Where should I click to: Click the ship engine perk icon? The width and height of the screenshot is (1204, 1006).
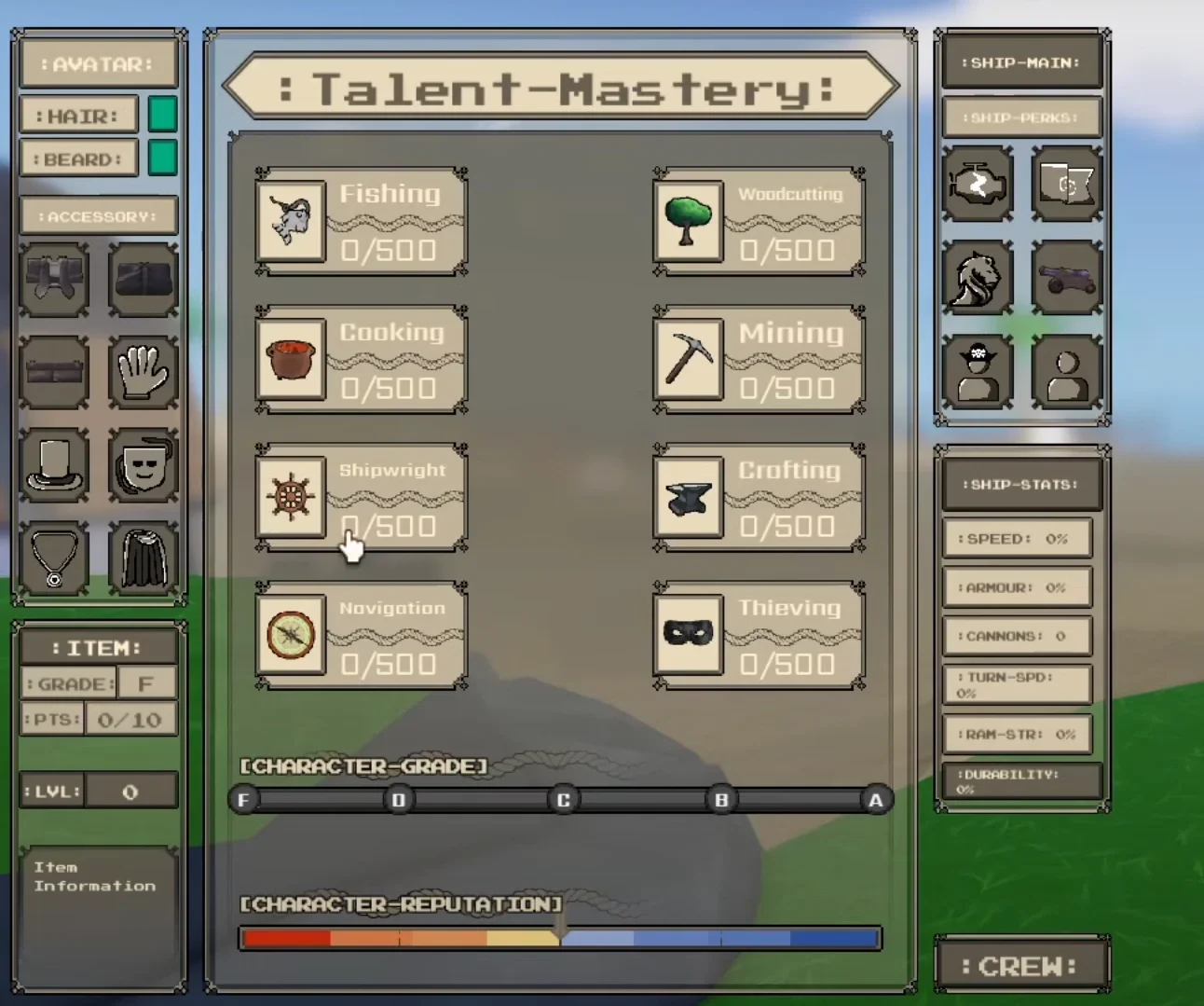click(978, 185)
